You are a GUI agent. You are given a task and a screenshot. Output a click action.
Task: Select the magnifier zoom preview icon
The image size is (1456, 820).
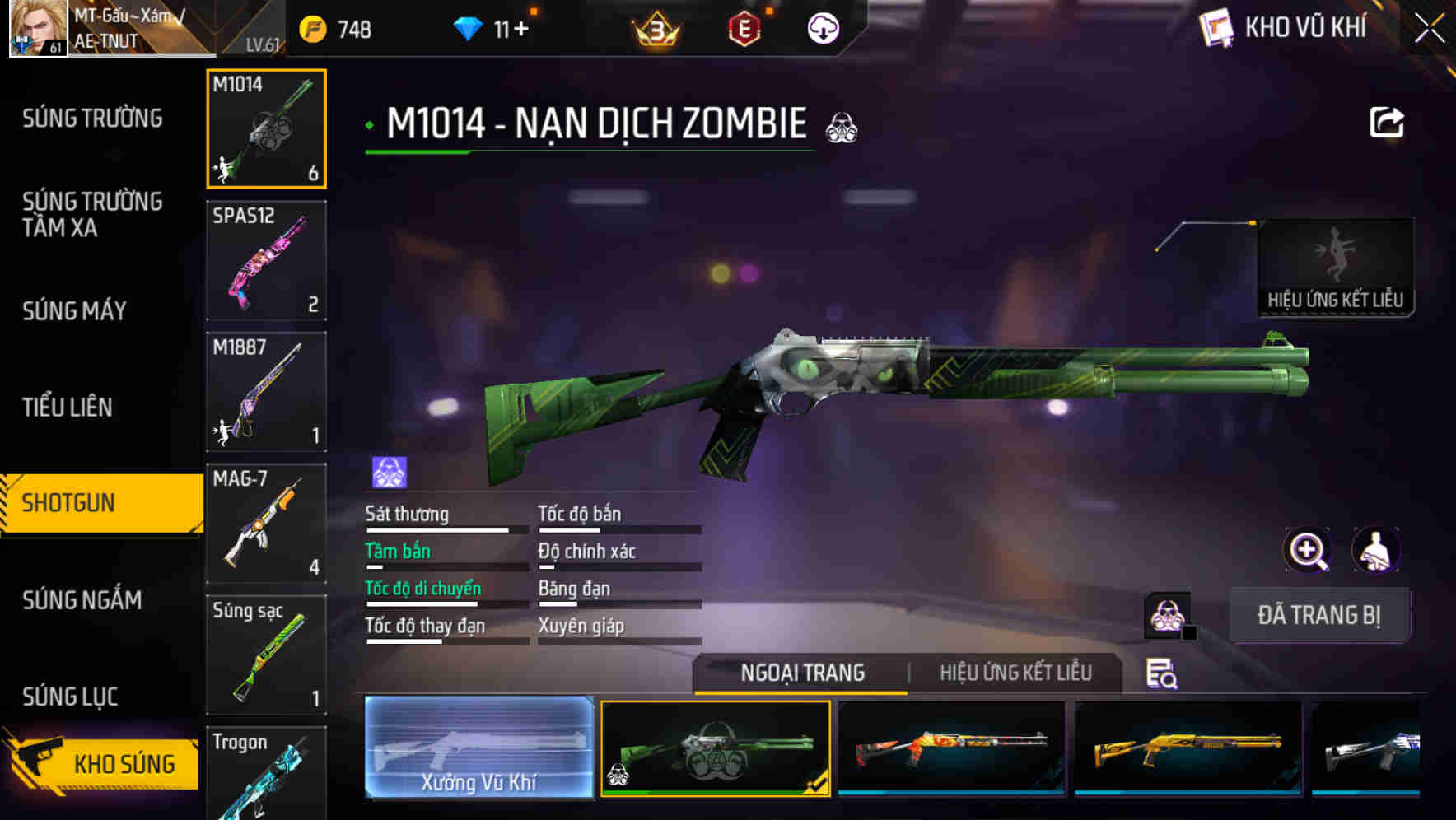(1308, 550)
